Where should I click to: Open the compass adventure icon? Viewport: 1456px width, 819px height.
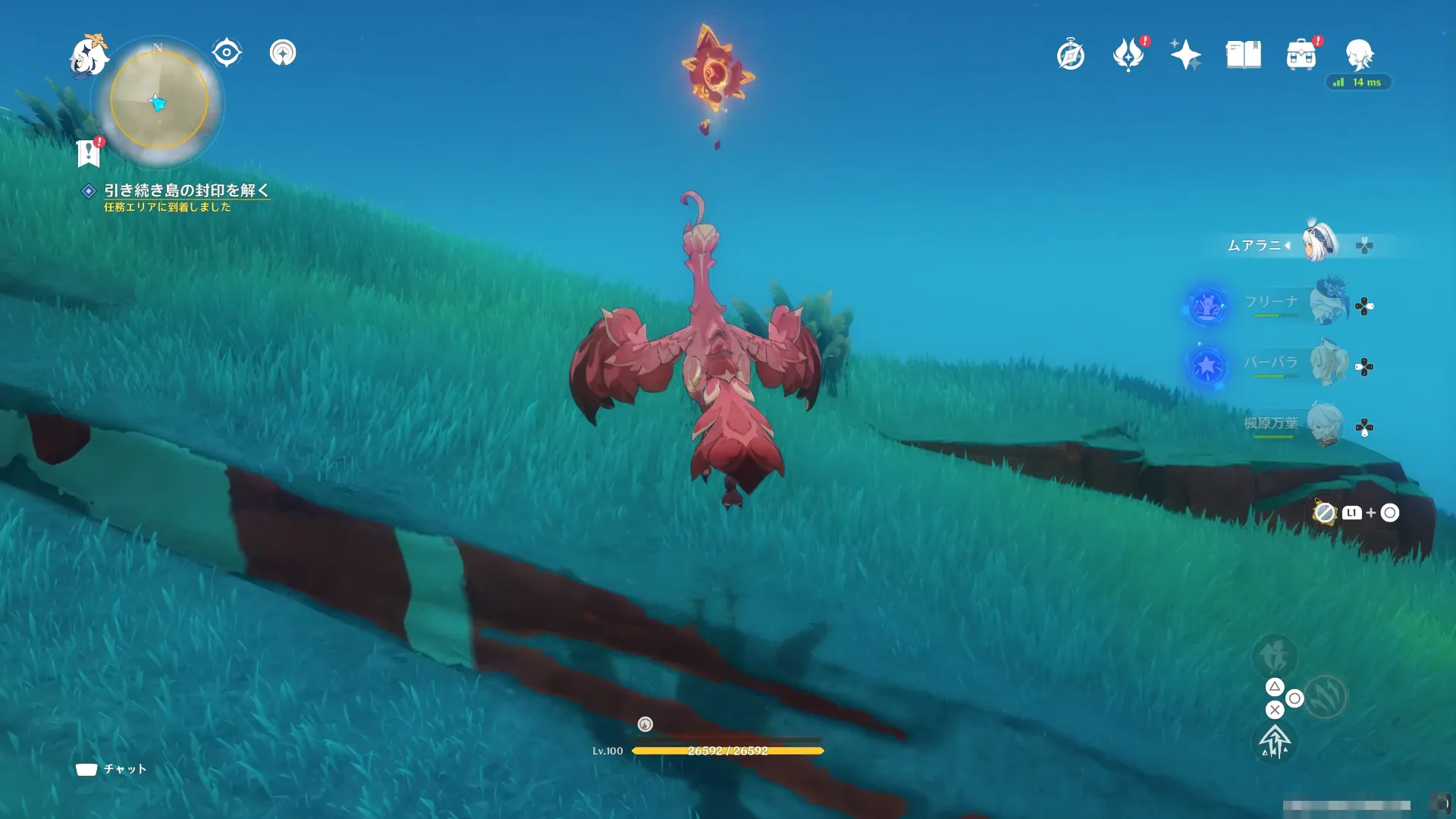click(1071, 55)
